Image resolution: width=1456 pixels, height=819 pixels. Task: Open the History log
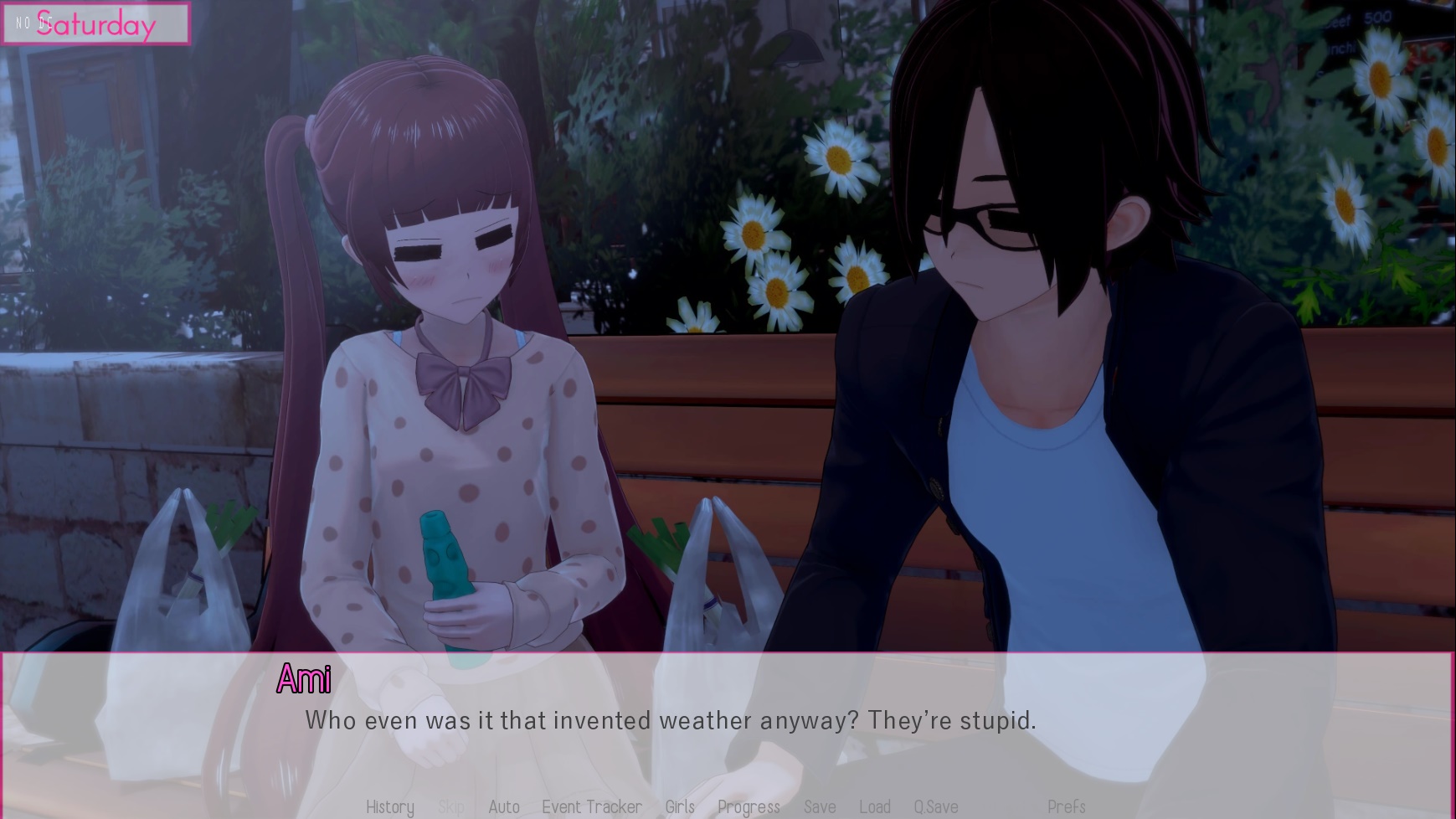coord(390,806)
